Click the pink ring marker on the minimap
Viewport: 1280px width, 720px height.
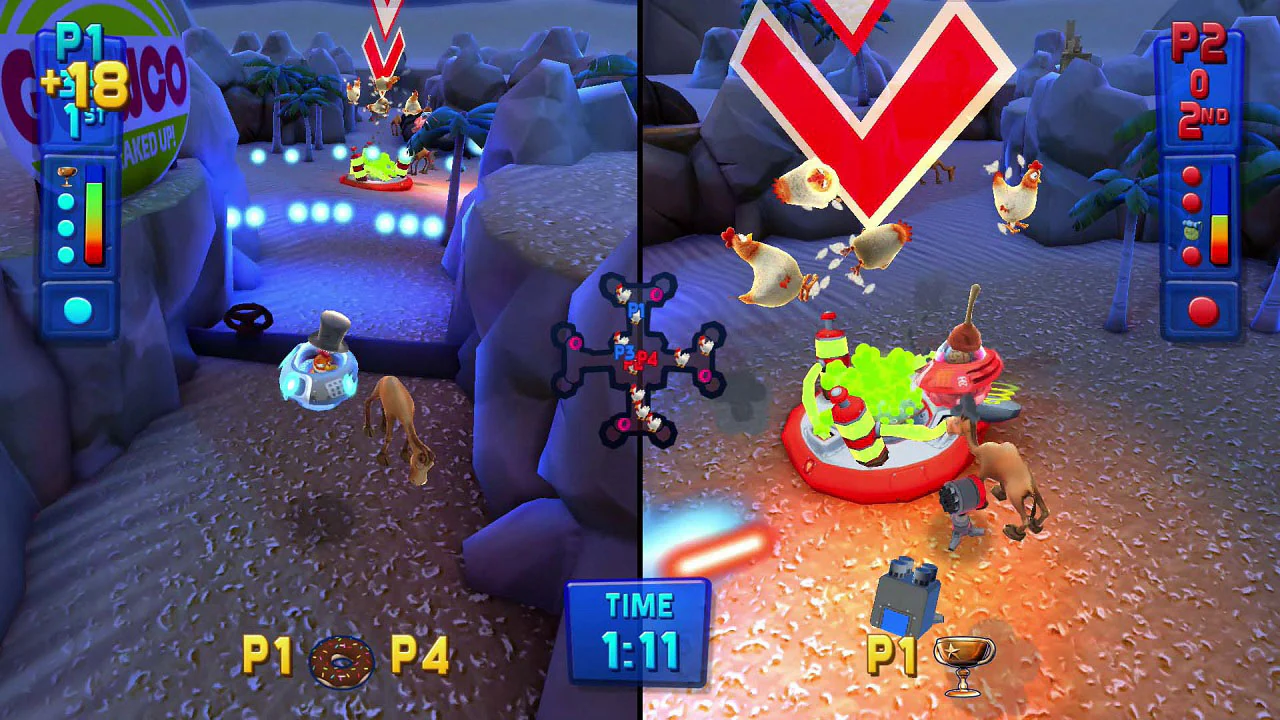[x=655, y=294]
